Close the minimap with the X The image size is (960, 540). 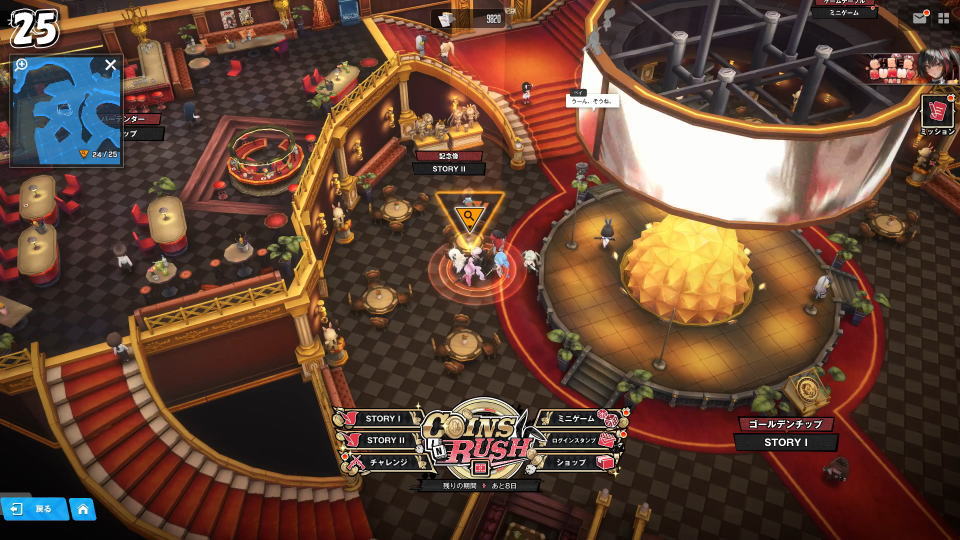point(110,65)
